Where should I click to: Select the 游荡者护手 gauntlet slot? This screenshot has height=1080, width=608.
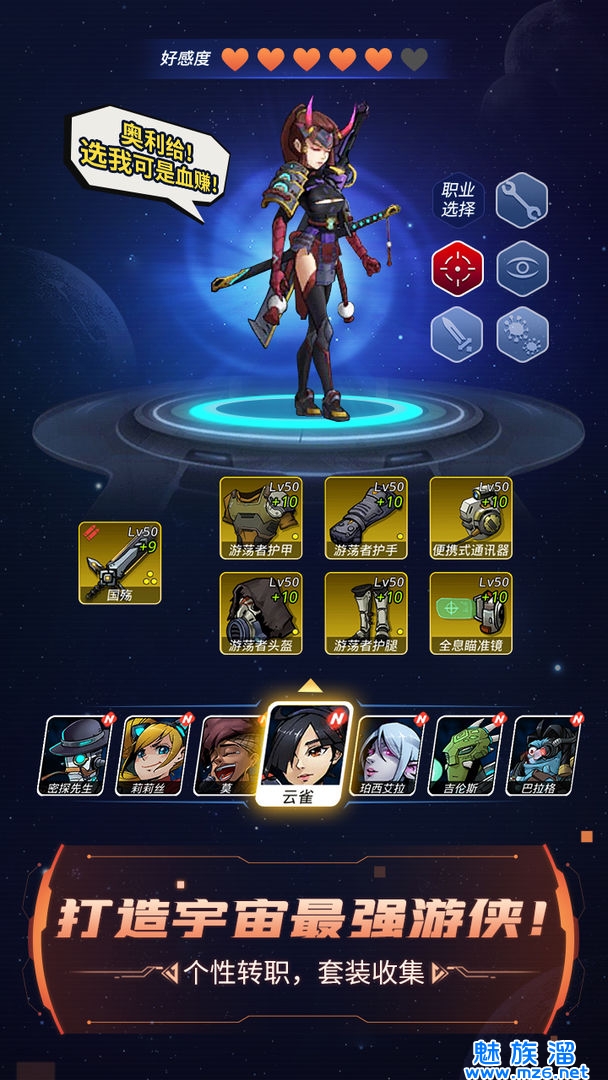tap(366, 518)
